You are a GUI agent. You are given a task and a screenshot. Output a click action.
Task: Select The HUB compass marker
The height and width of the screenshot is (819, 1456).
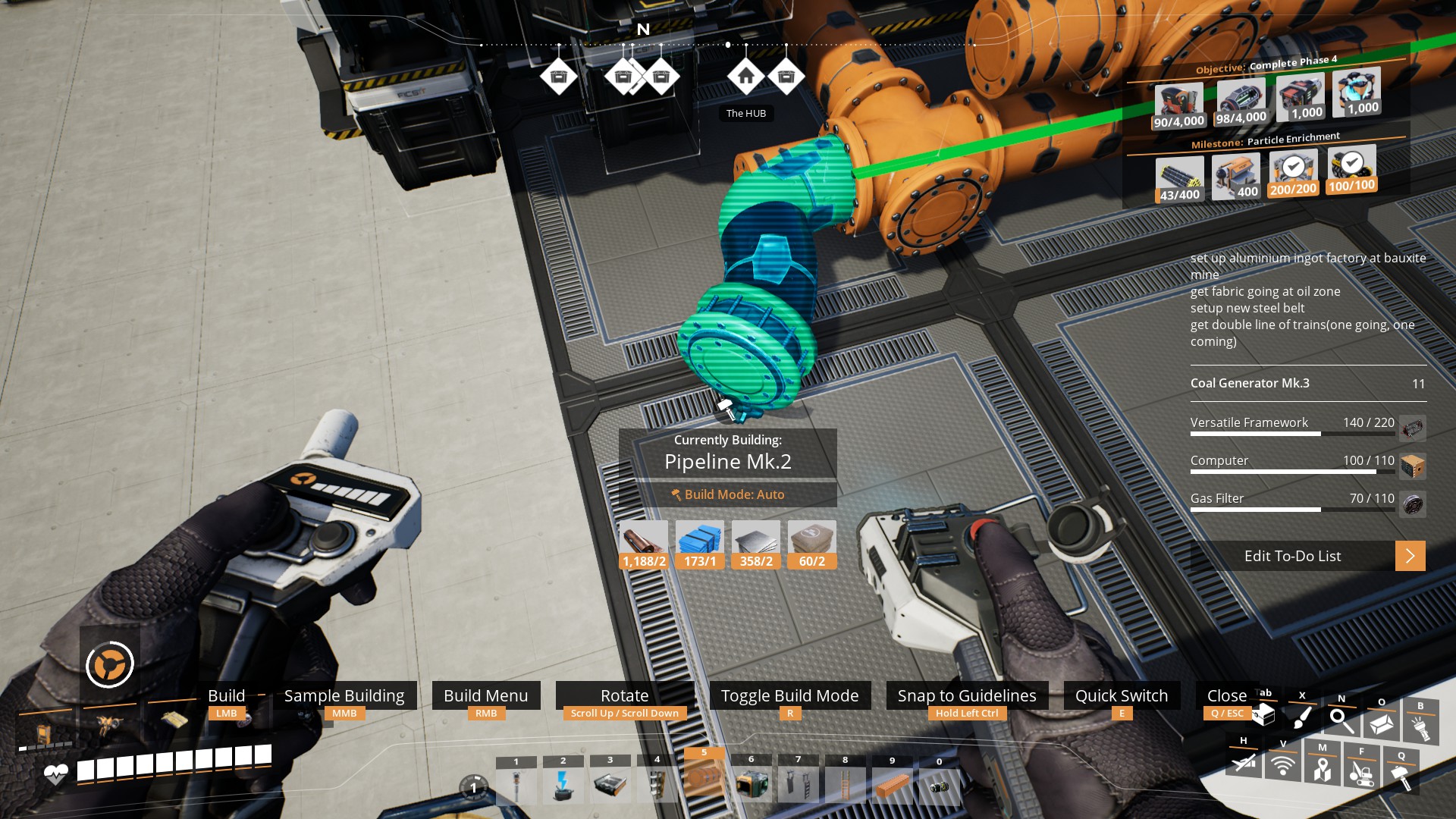(x=745, y=77)
